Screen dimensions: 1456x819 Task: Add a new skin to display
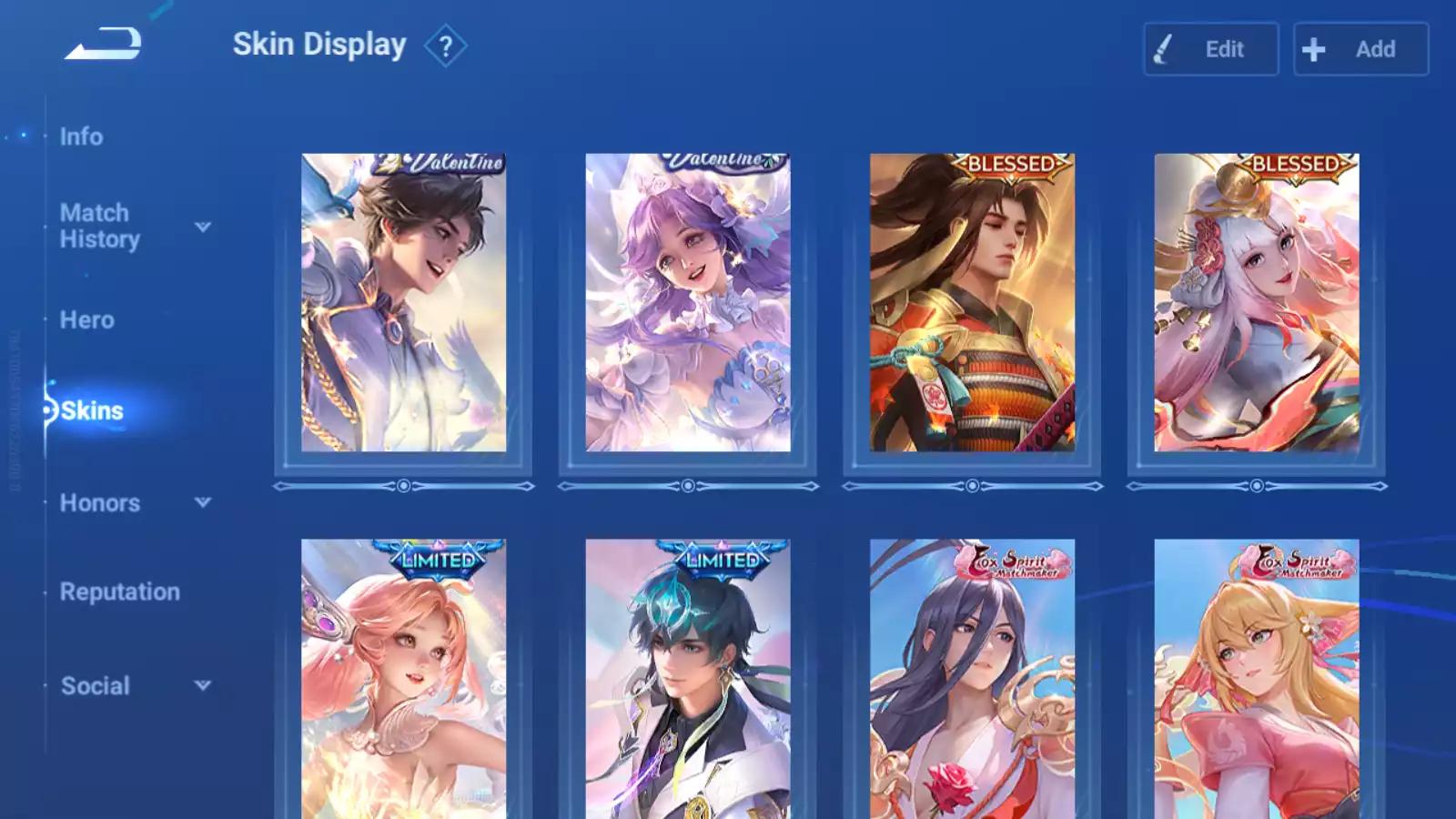(1360, 49)
